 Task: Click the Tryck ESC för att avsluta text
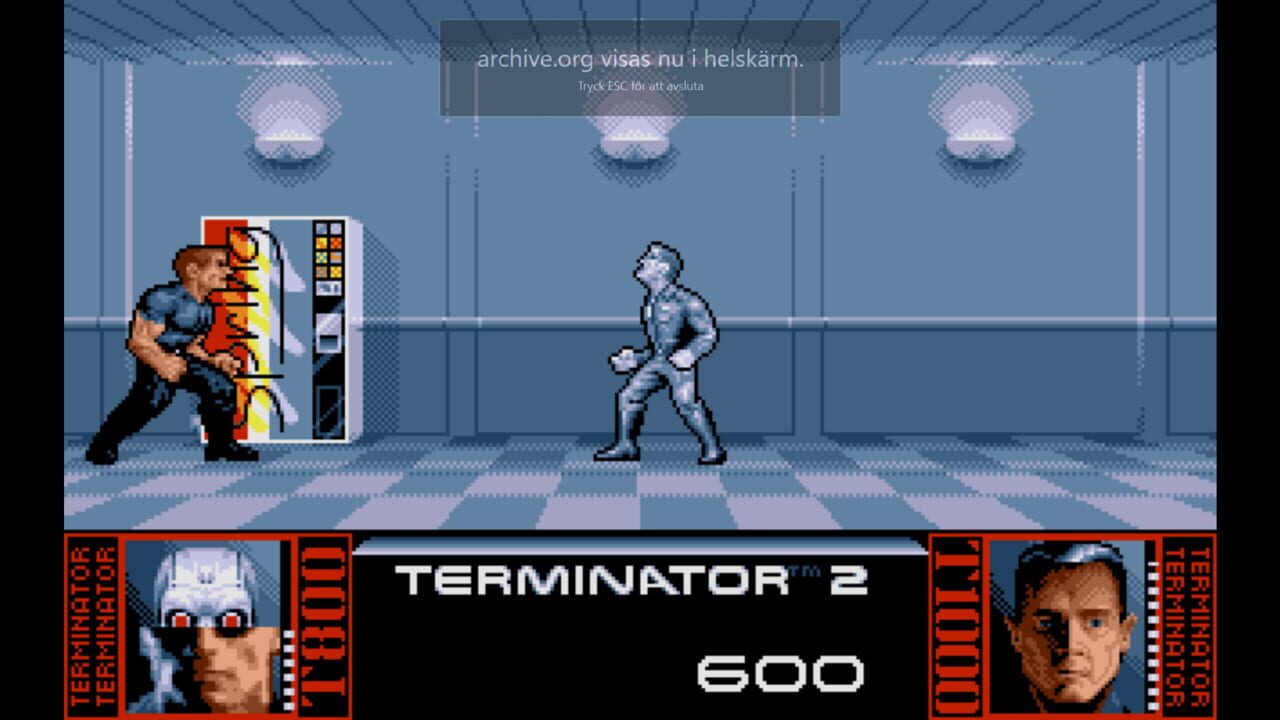click(640, 86)
